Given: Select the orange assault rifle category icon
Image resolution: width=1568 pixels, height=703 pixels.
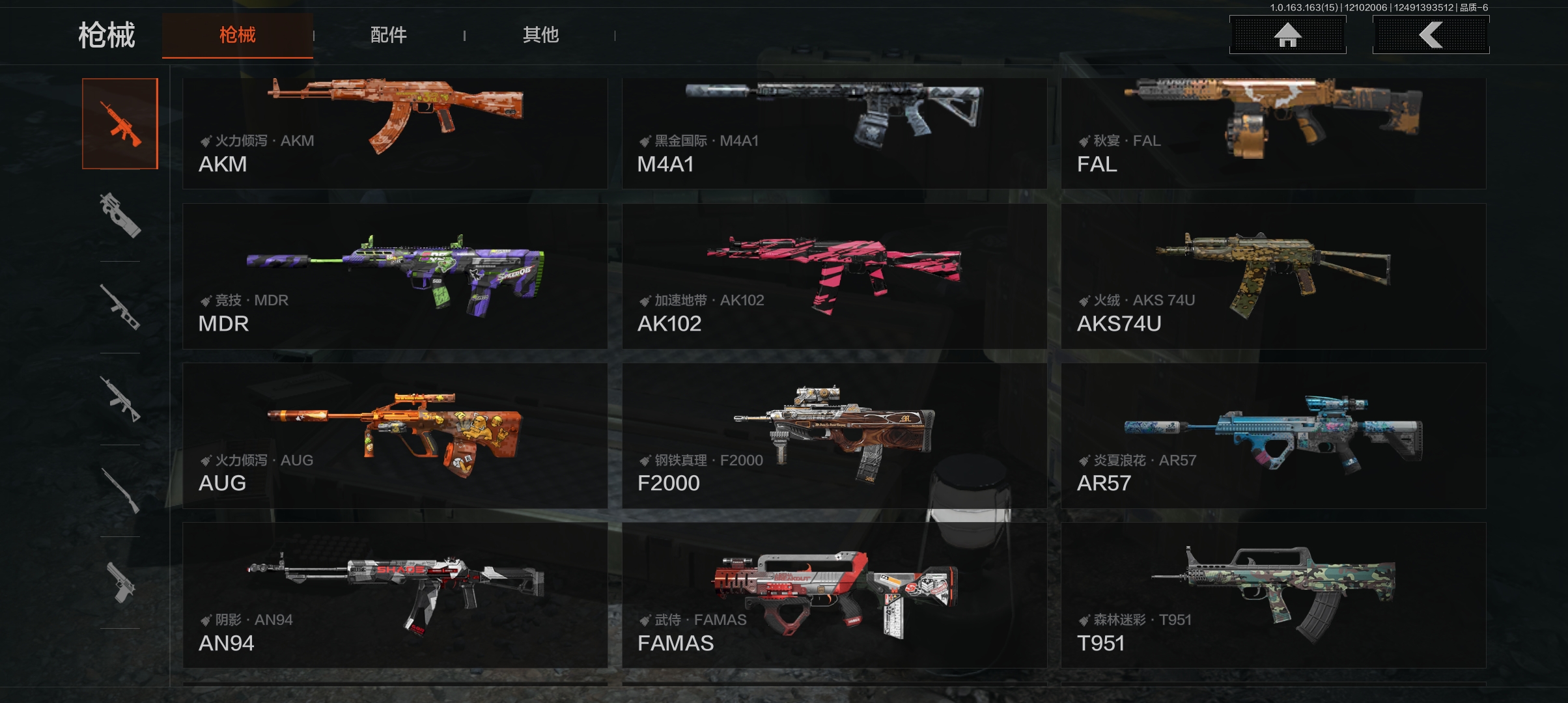Looking at the screenshot, I should (x=120, y=124).
